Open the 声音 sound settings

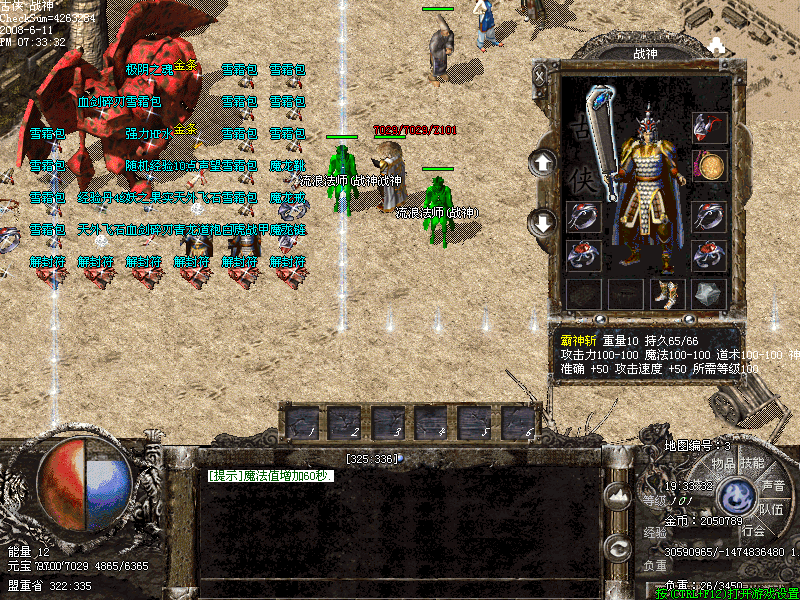(x=772, y=485)
